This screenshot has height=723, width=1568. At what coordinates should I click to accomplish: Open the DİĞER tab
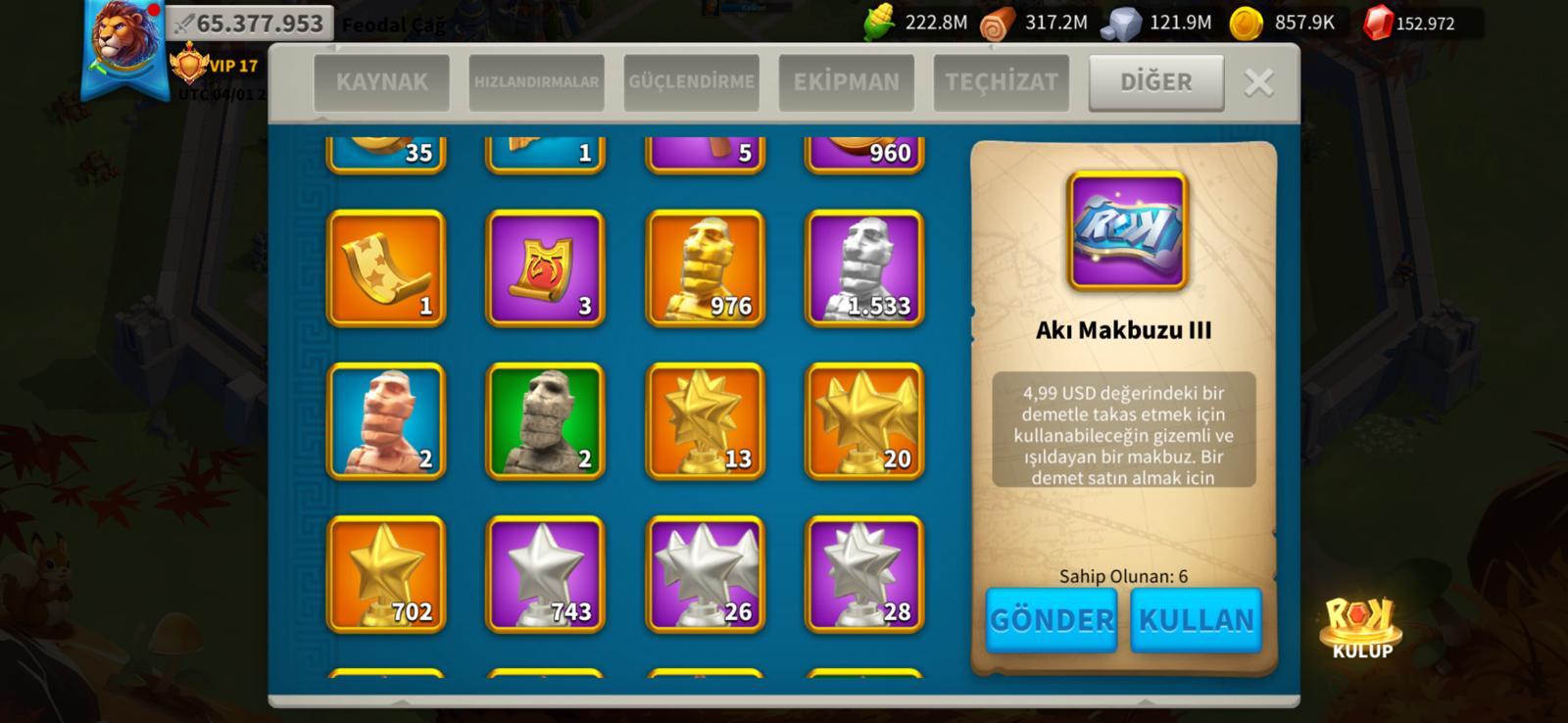click(1155, 82)
